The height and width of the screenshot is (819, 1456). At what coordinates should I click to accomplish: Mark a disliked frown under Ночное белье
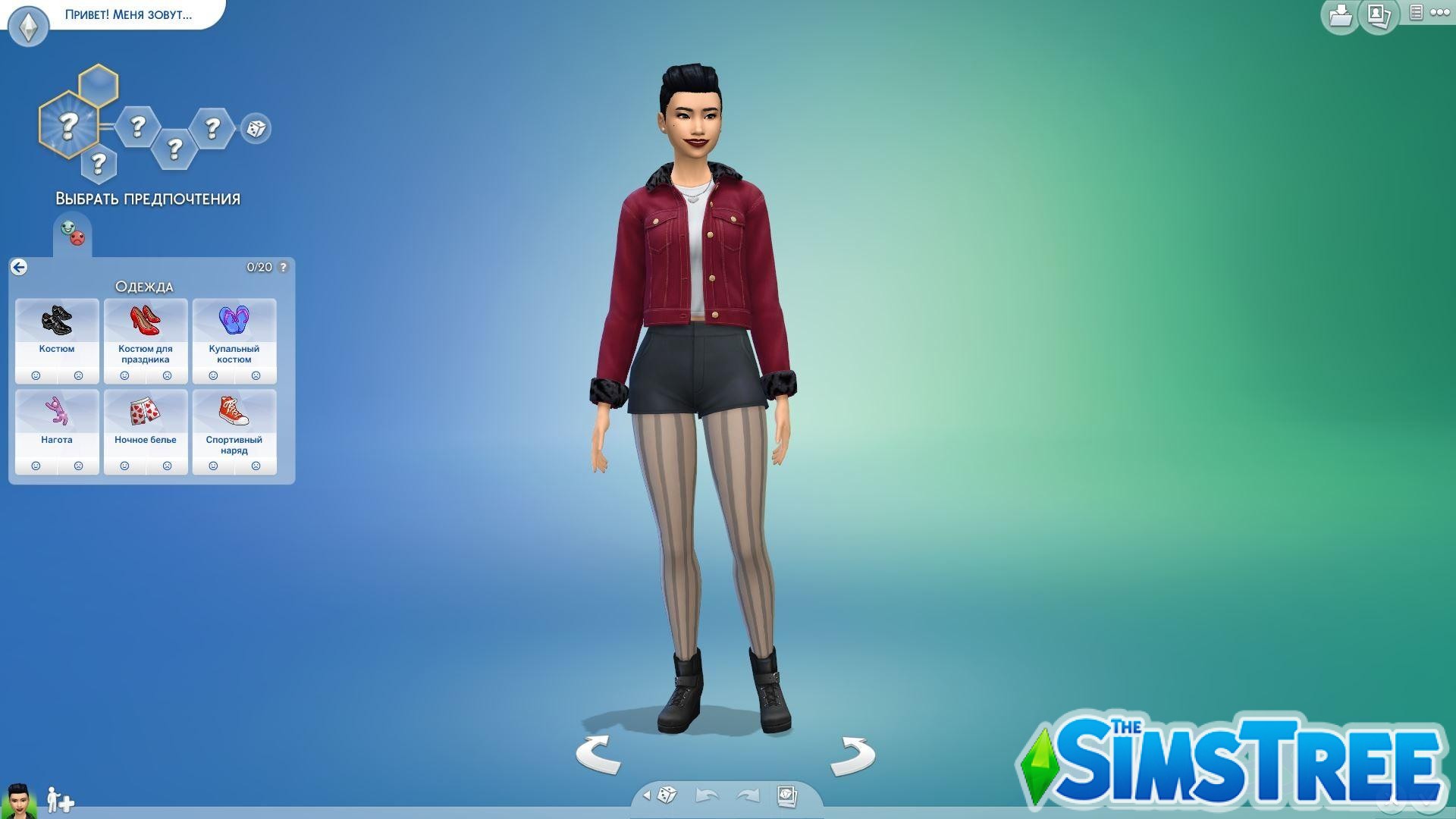coord(167,466)
